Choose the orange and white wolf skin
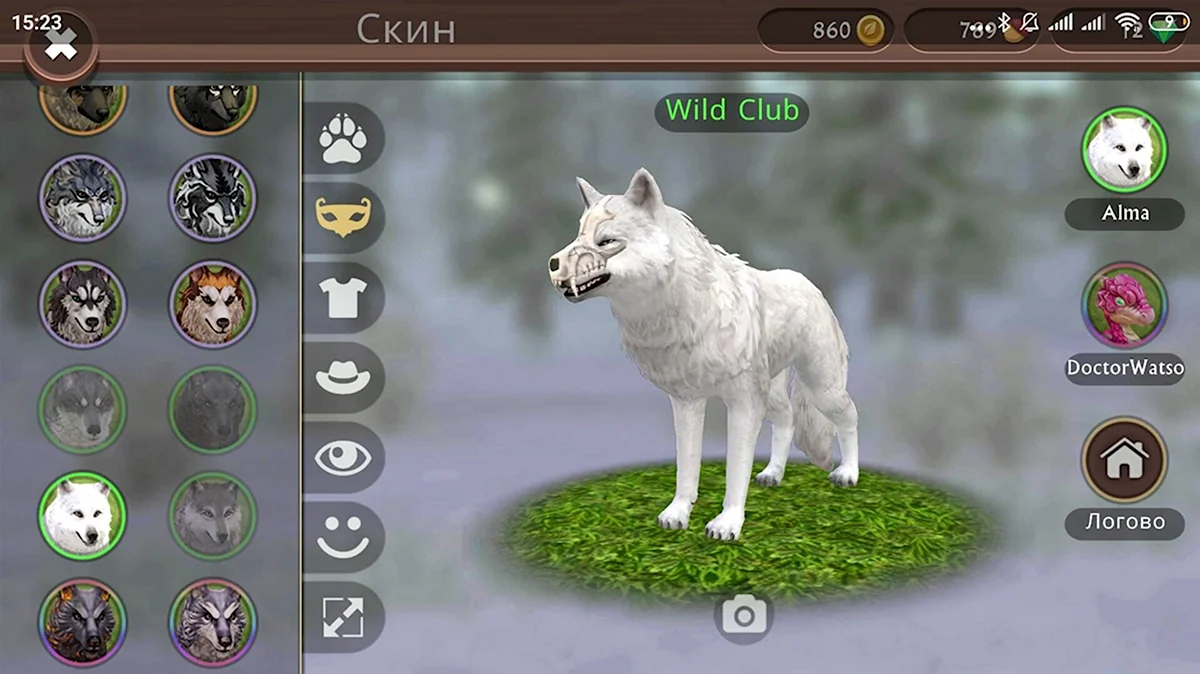 pos(212,304)
